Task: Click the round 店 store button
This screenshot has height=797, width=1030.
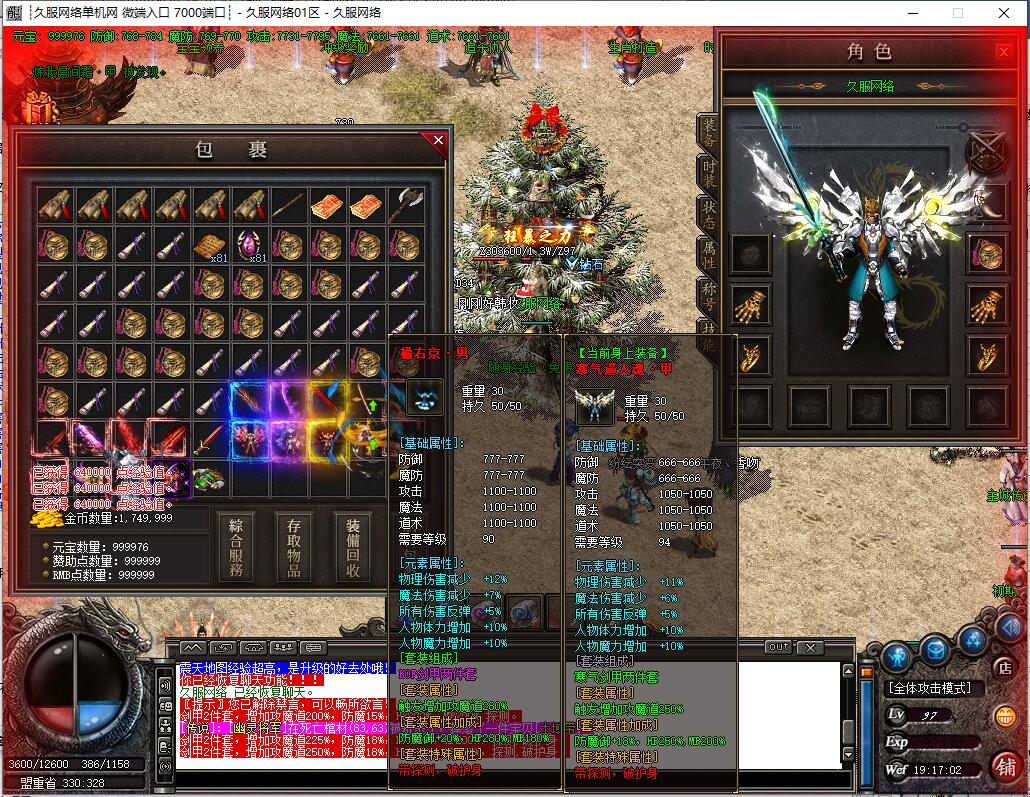Action: [x=1004, y=667]
